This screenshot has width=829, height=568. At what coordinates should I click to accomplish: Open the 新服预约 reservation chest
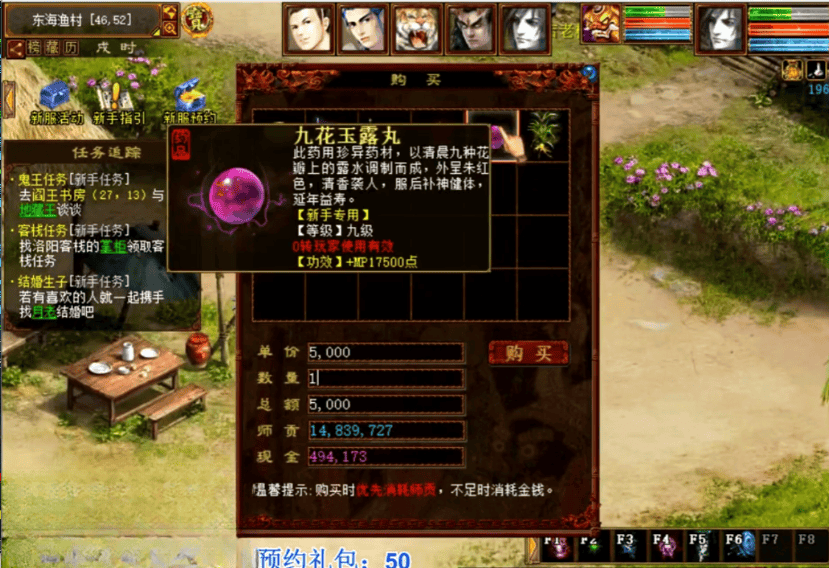[x=188, y=97]
